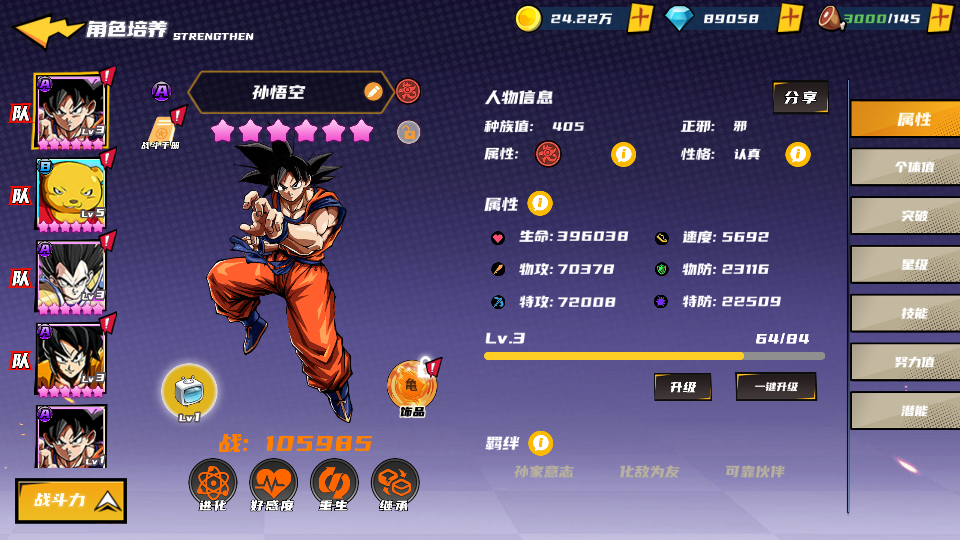Add meat stamina with the plus button

(940, 18)
